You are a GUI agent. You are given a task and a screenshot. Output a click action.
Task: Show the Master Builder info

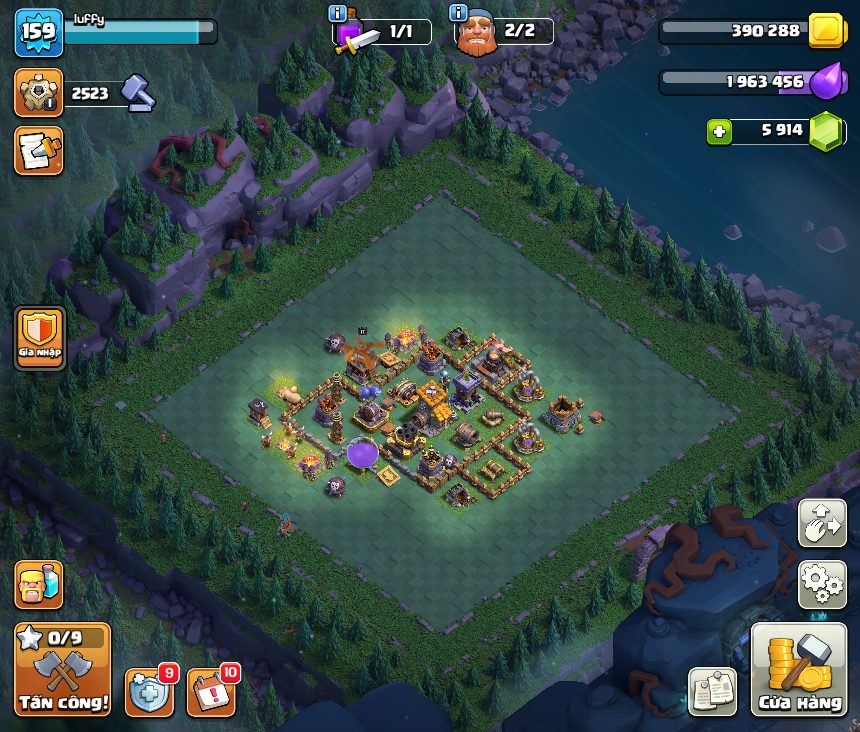(x=459, y=13)
